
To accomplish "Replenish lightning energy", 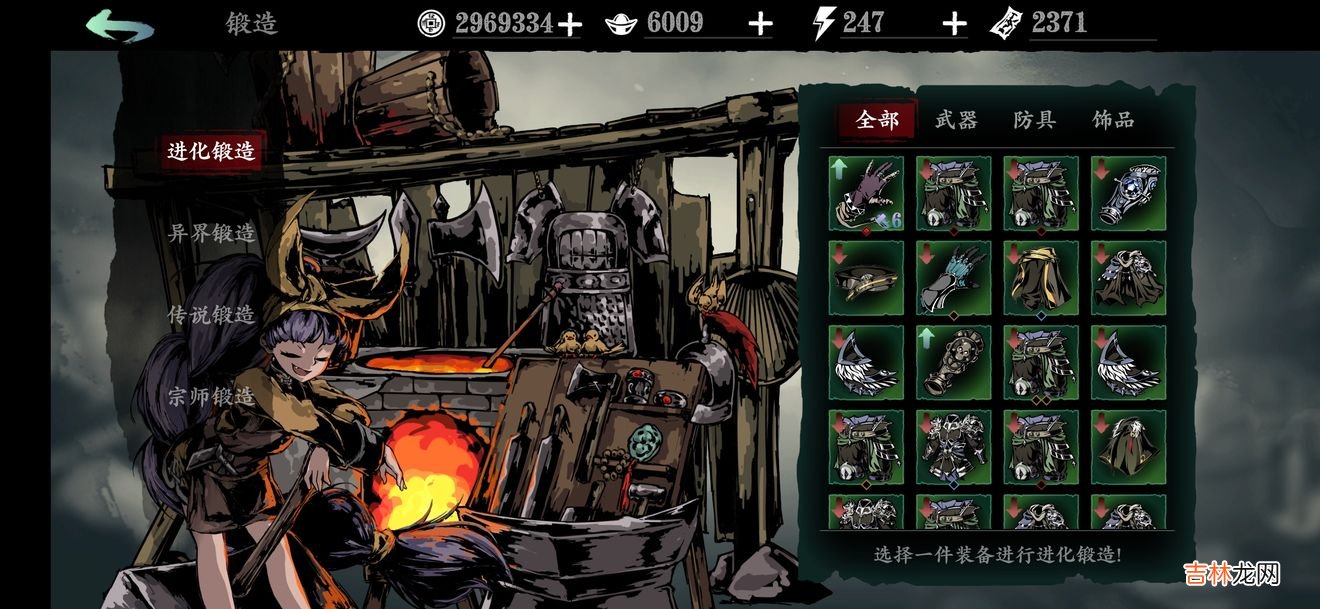I will pos(955,25).
